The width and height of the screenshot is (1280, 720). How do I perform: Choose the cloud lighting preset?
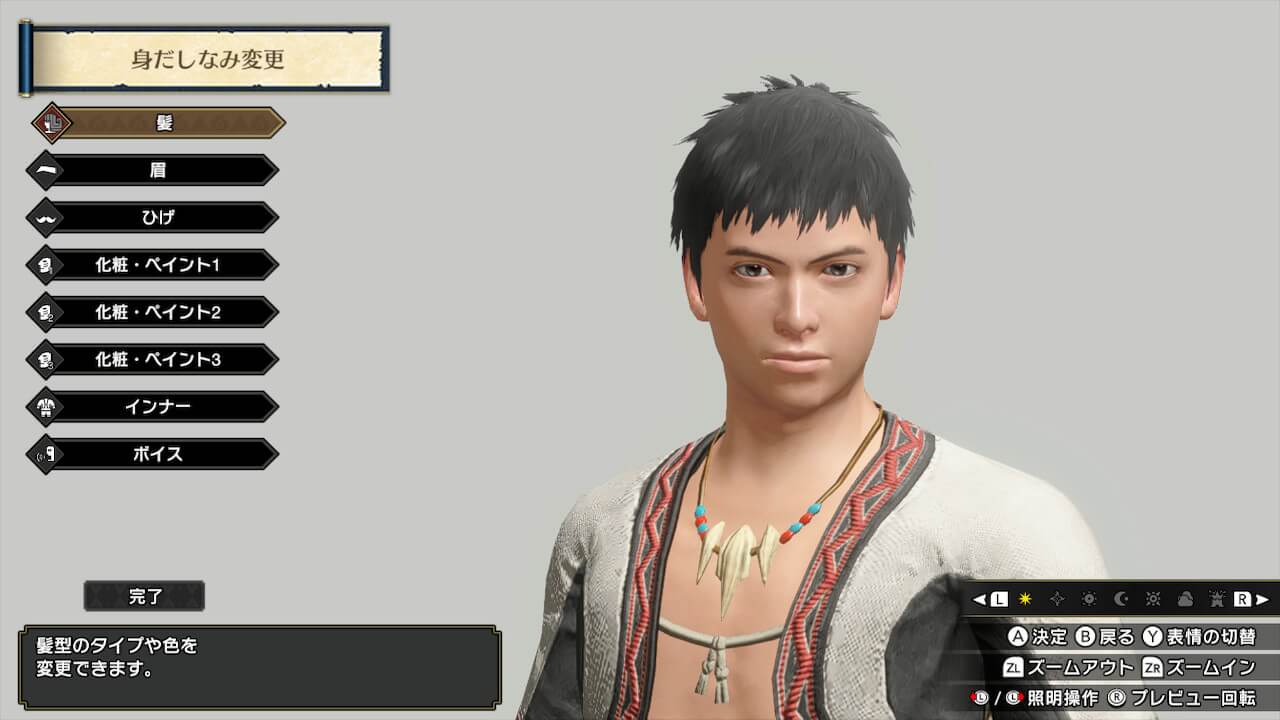[1185, 599]
